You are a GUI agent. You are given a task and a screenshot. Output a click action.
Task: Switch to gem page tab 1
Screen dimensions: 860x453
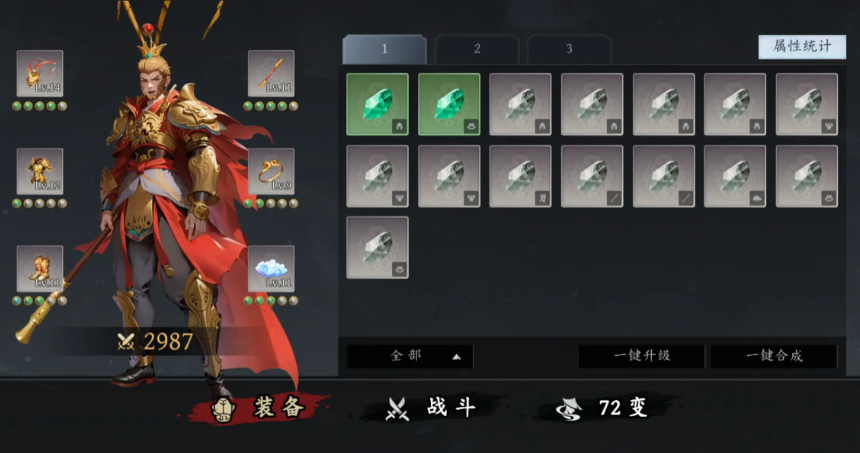tap(384, 49)
